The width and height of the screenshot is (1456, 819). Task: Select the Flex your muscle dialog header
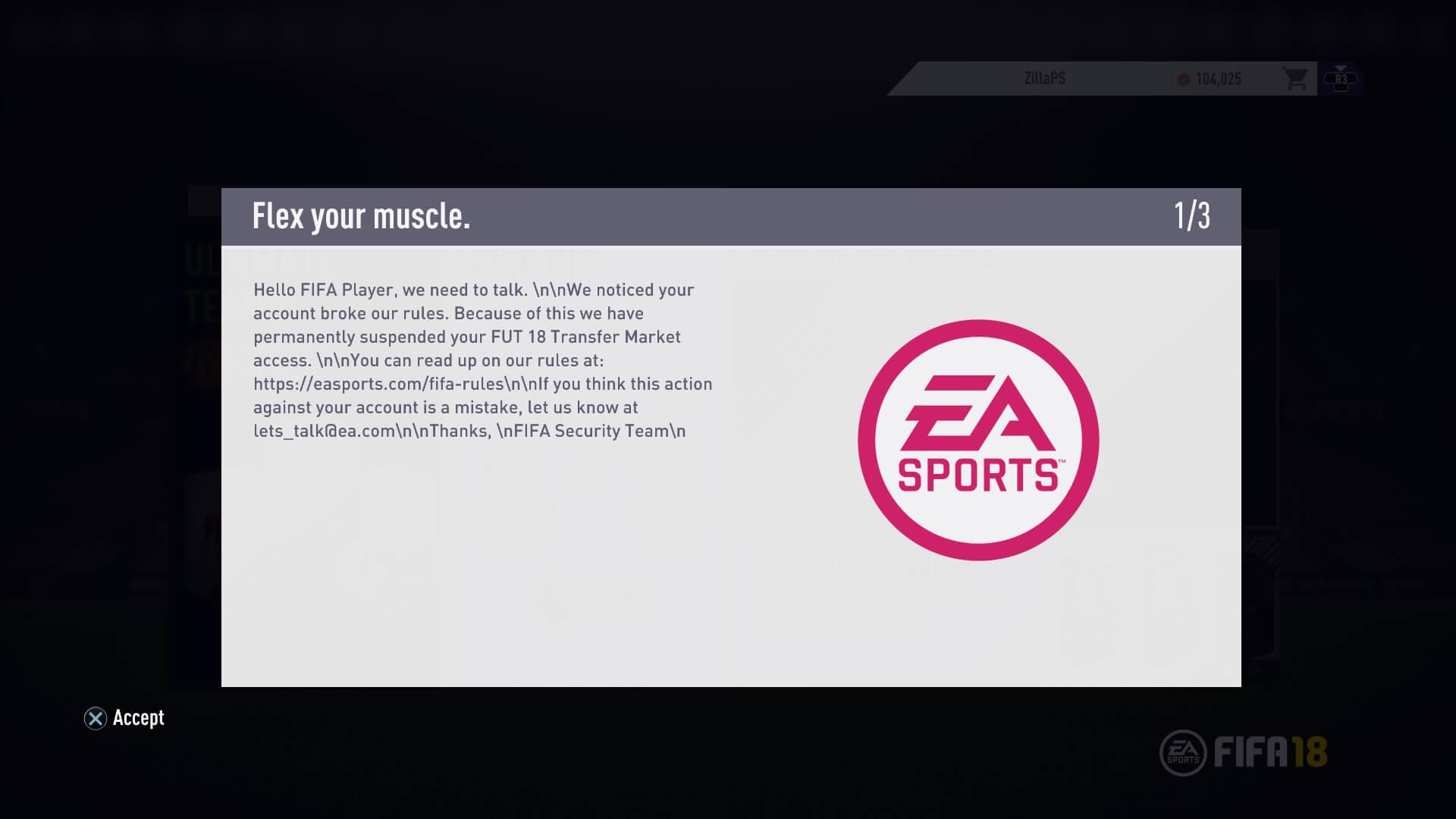(x=362, y=216)
